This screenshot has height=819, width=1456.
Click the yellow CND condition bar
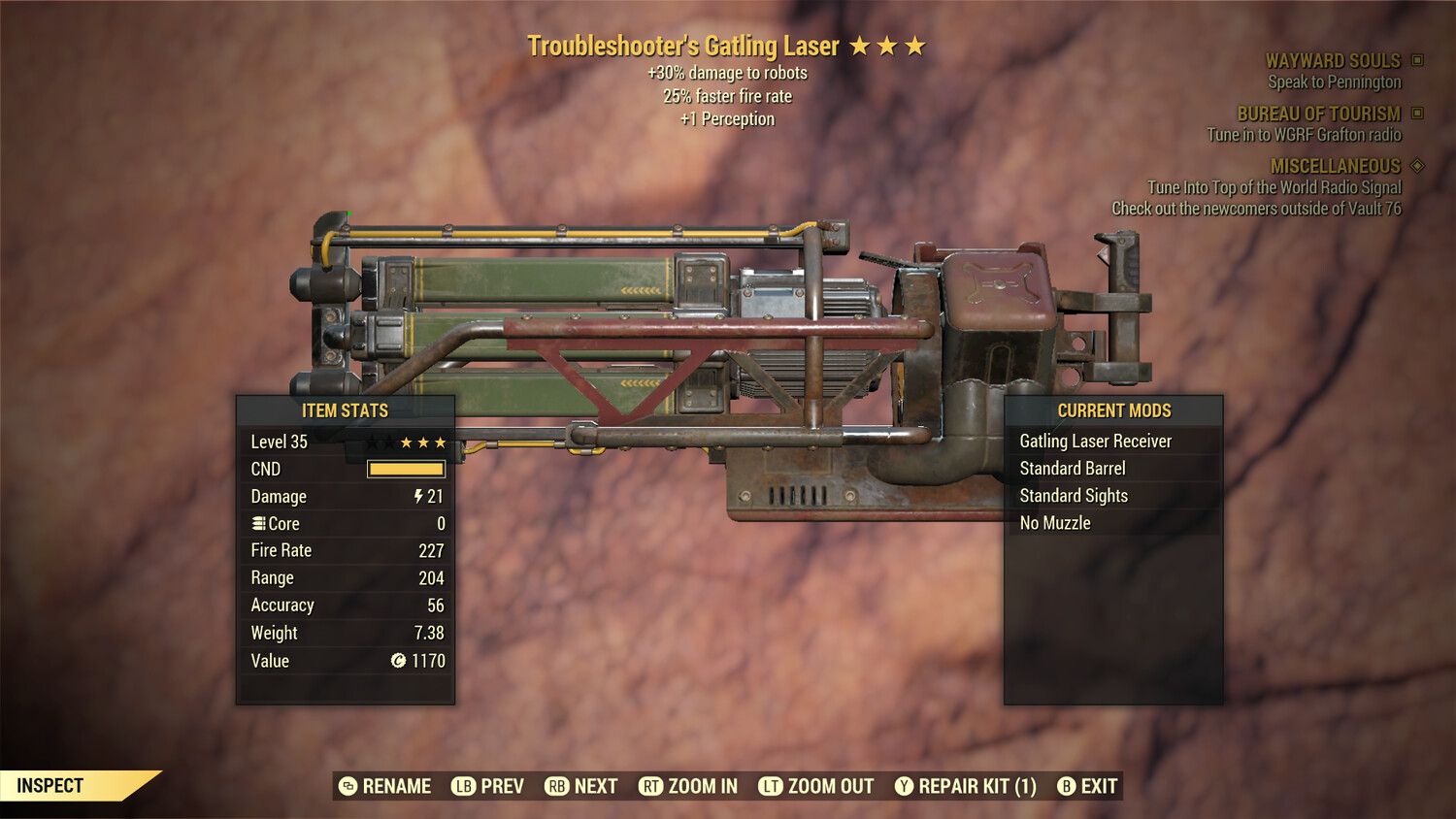(406, 469)
